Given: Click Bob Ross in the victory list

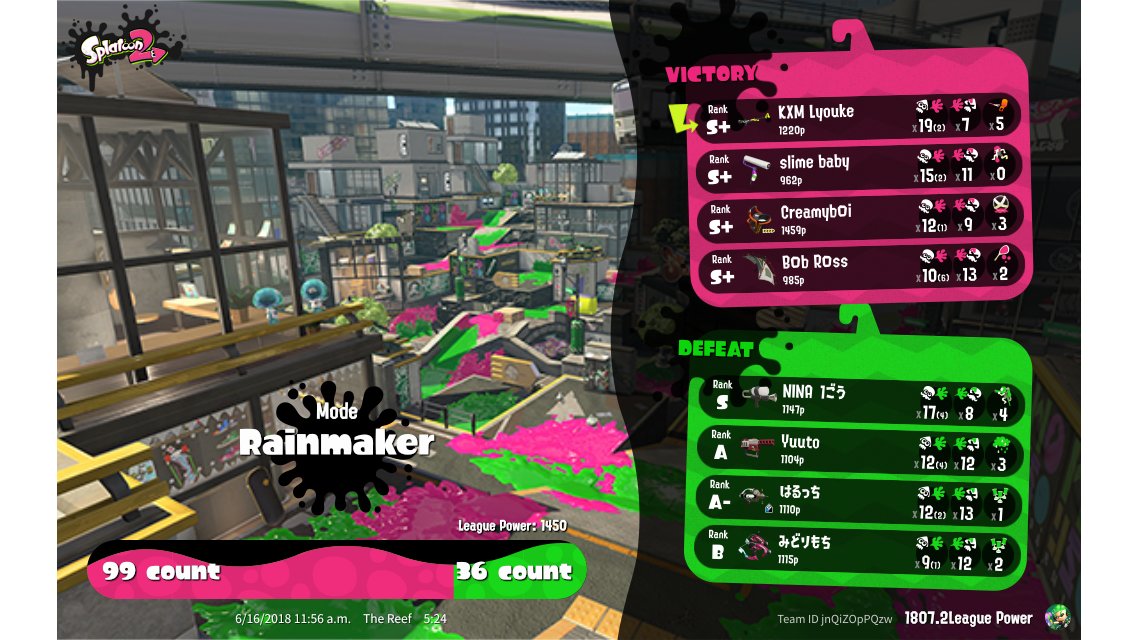Looking at the screenshot, I should [860, 267].
